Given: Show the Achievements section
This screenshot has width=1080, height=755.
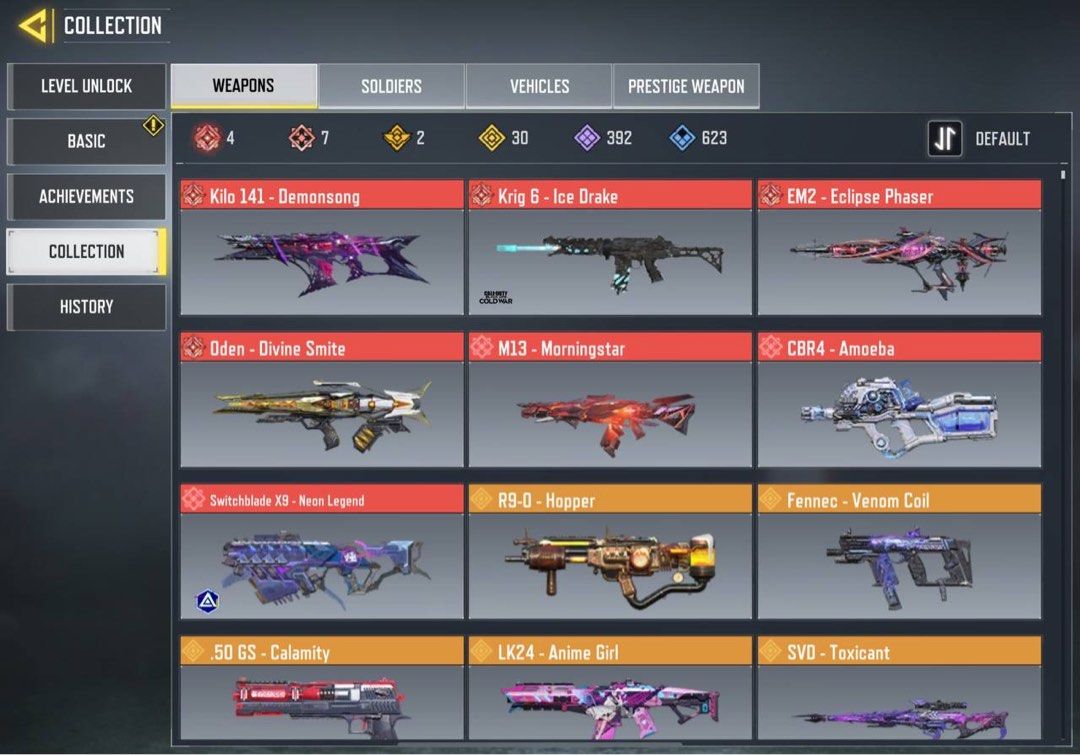Looking at the screenshot, I should tap(86, 196).
